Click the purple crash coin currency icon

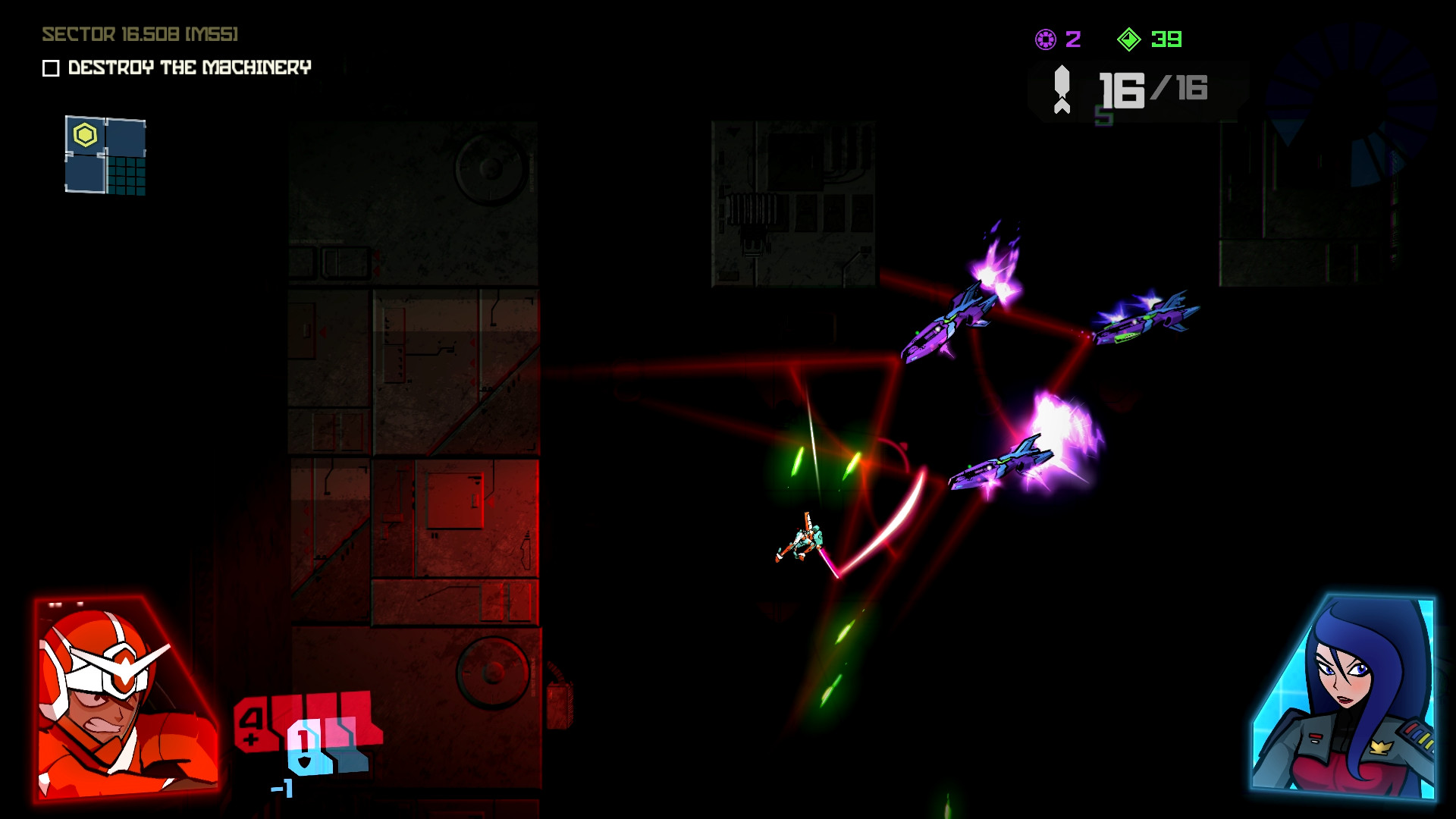coord(1045,39)
